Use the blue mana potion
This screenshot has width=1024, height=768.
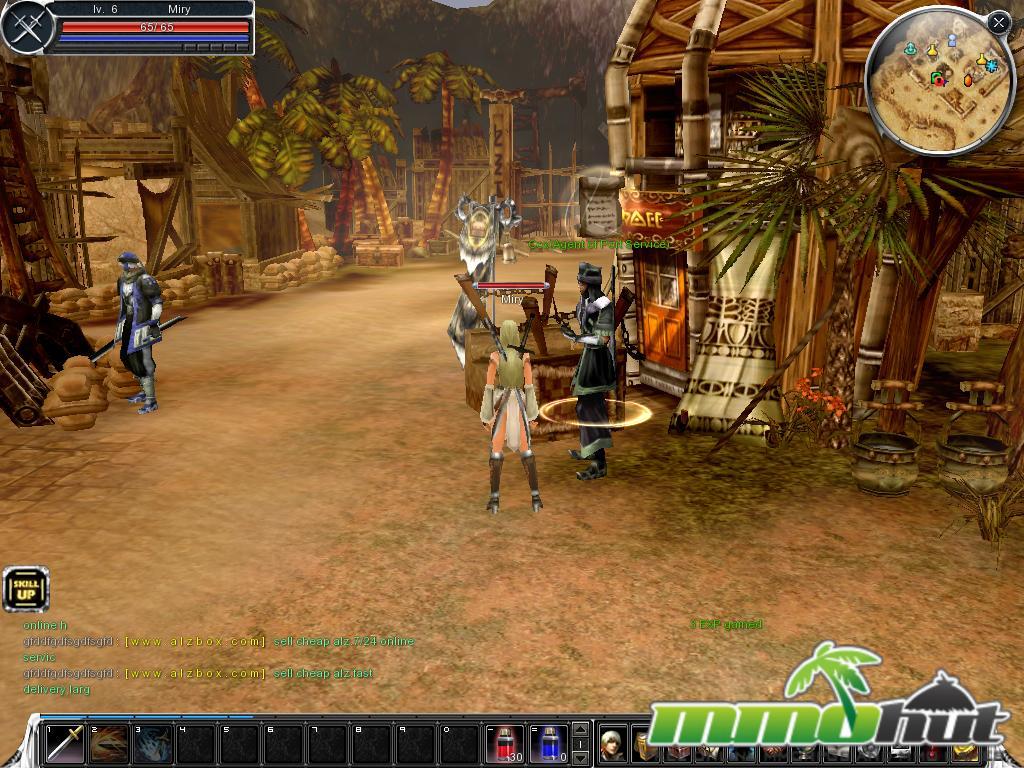548,744
